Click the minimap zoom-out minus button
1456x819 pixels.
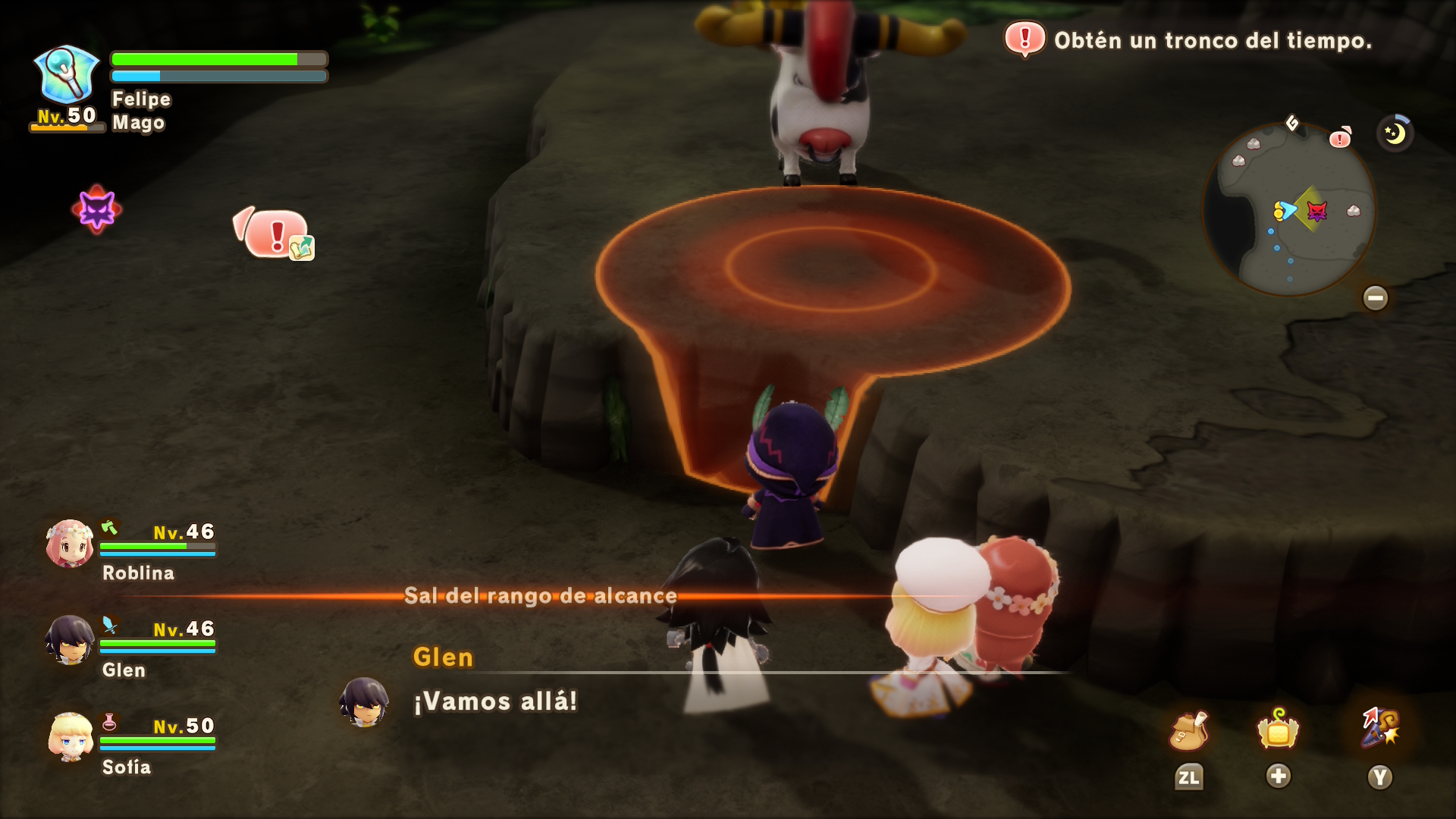point(1375,297)
